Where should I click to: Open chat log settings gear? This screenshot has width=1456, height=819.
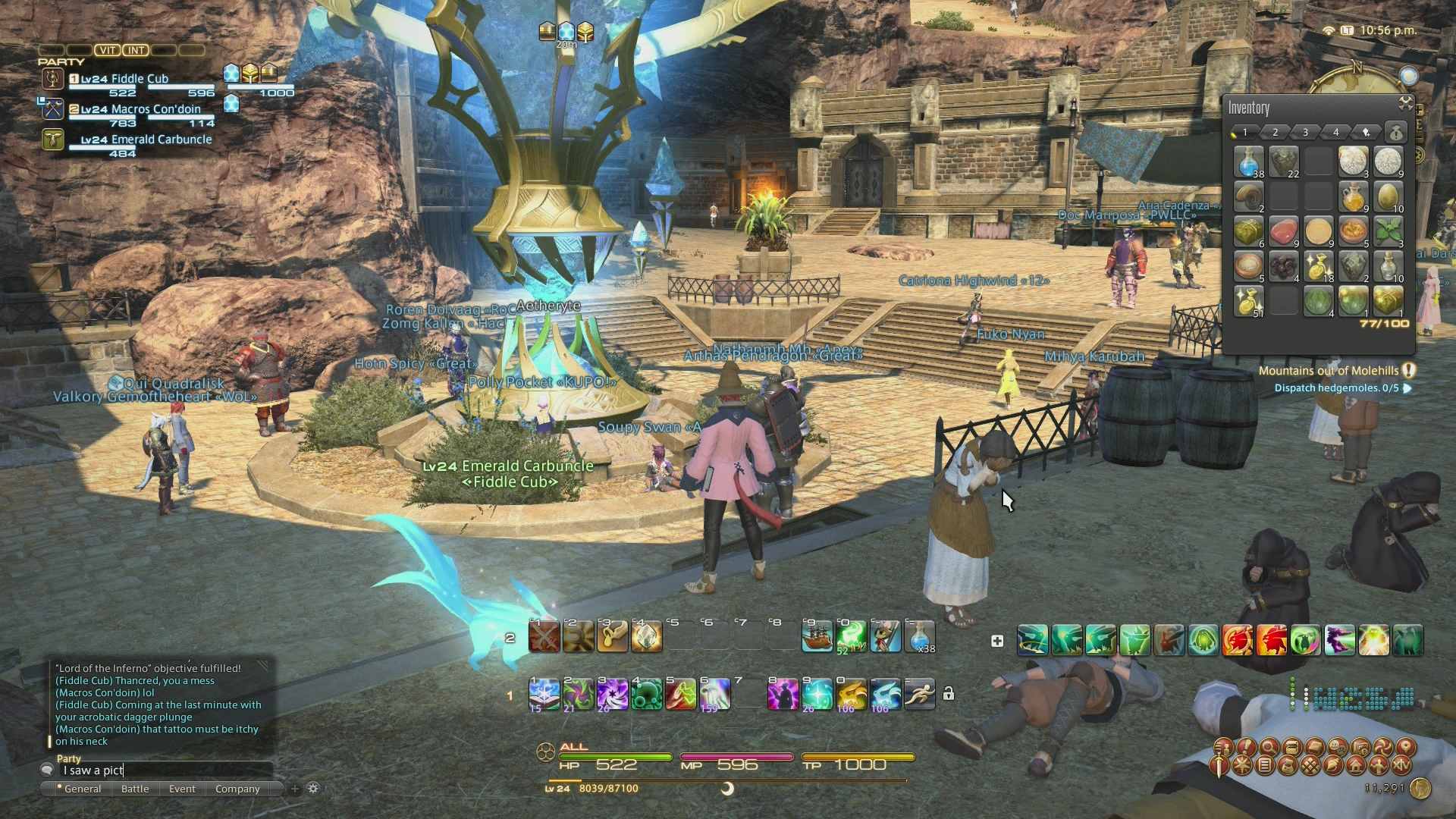point(313,789)
